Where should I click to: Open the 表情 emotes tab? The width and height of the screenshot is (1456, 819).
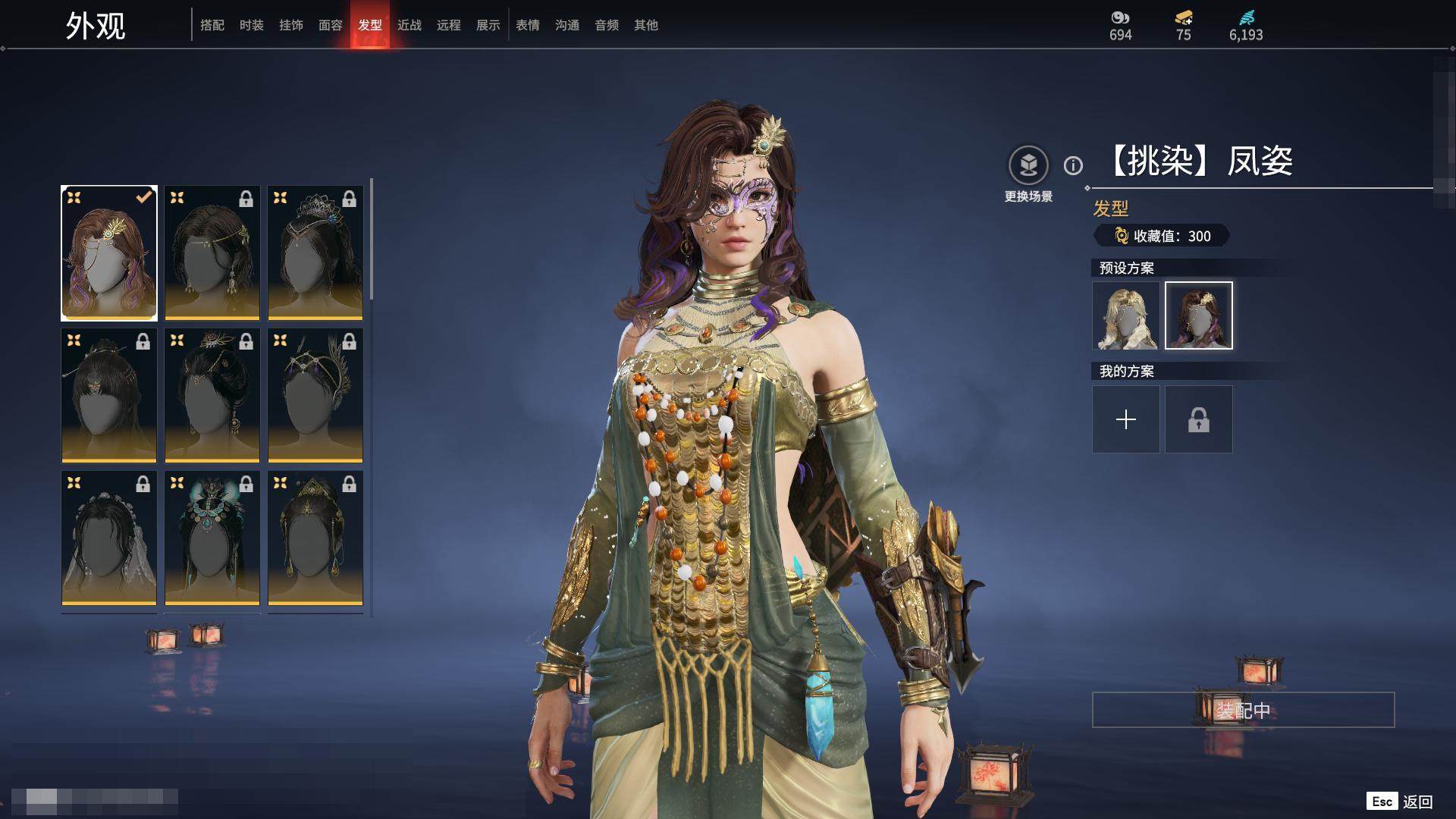[528, 25]
